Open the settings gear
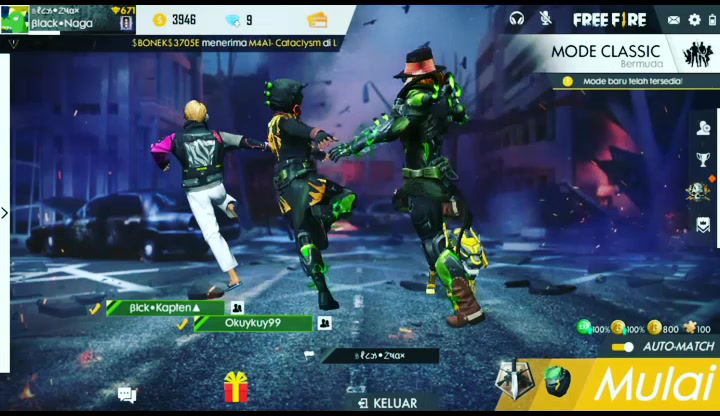The image size is (720, 416). [694, 19]
